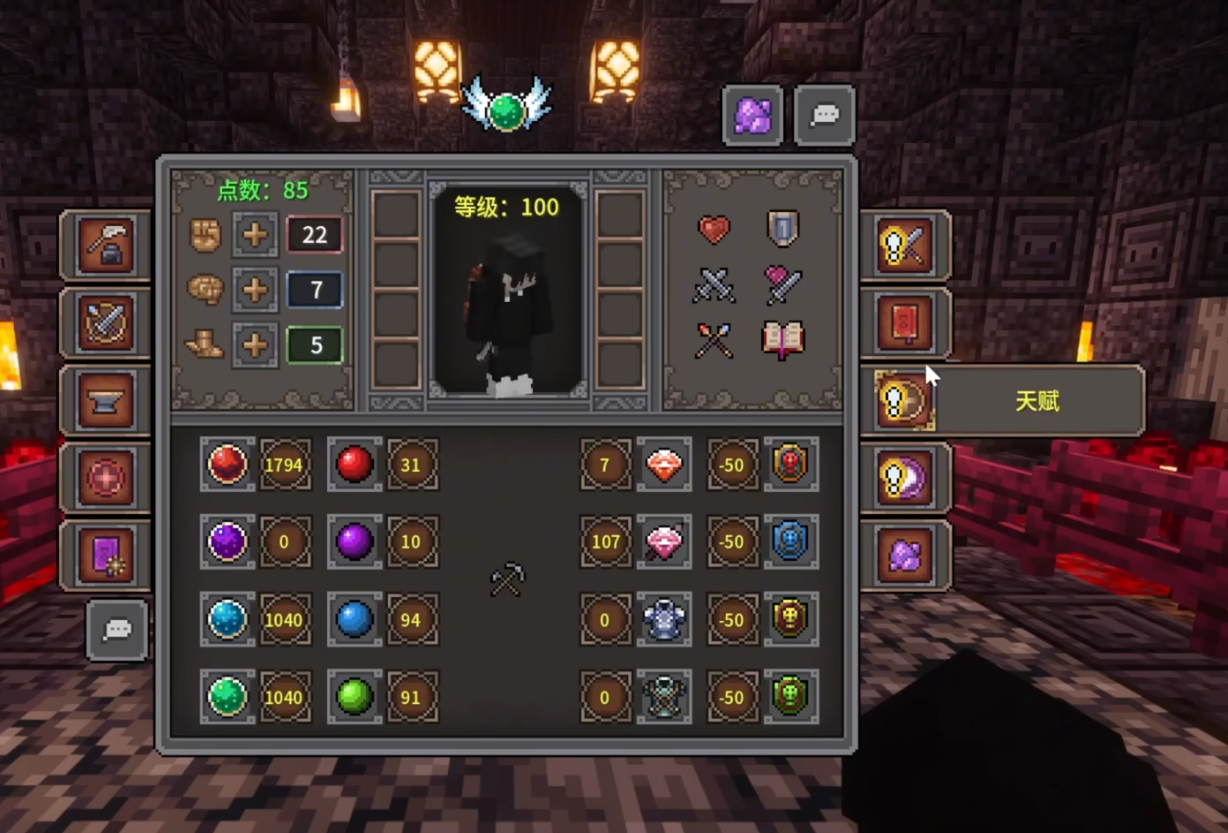The image size is (1228, 833).
Task: Open the quill and inkwell tab
Action: (107, 246)
